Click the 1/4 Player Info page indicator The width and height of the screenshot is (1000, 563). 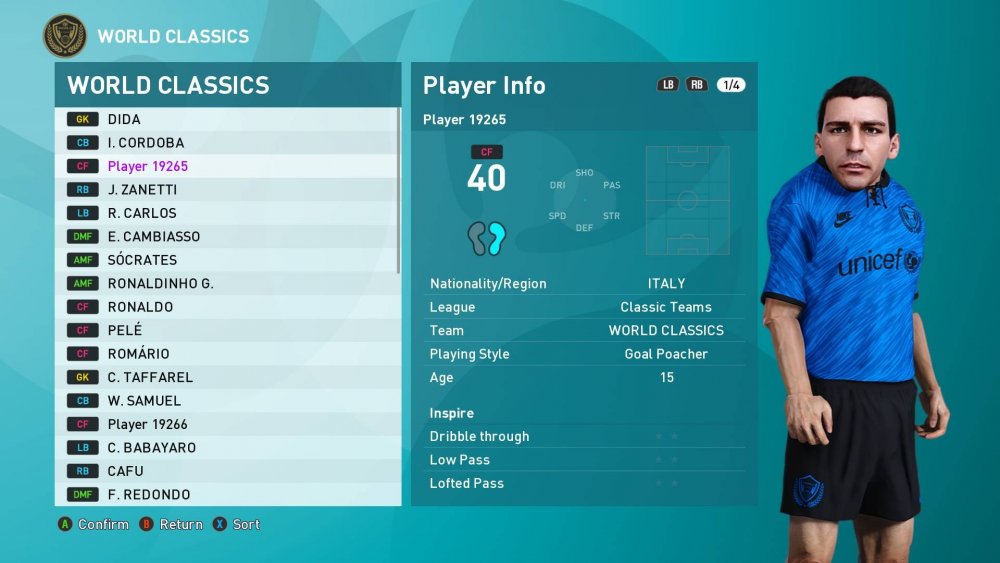click(x=731, y=85)
